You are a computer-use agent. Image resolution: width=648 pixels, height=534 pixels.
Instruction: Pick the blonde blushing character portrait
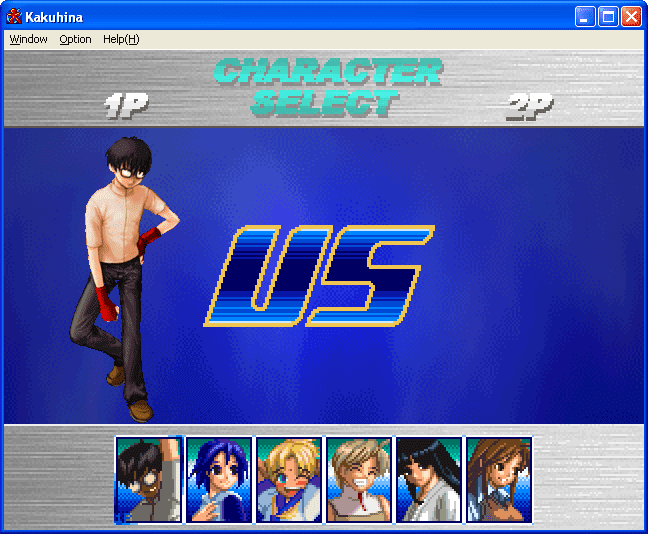pyautogui.click(x=288, y=479)
